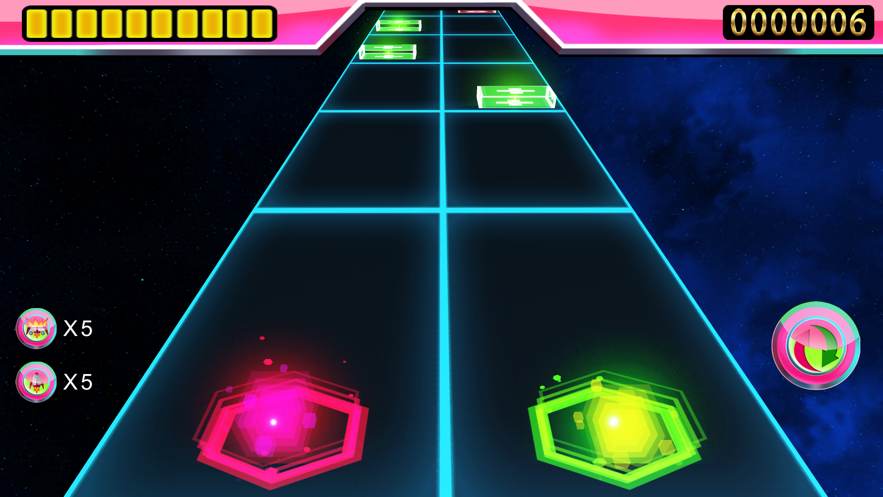The height and width of the screenshot is (497, 883).
Task: Activate the crowned ship power-up
Action: tap(36, 328)
